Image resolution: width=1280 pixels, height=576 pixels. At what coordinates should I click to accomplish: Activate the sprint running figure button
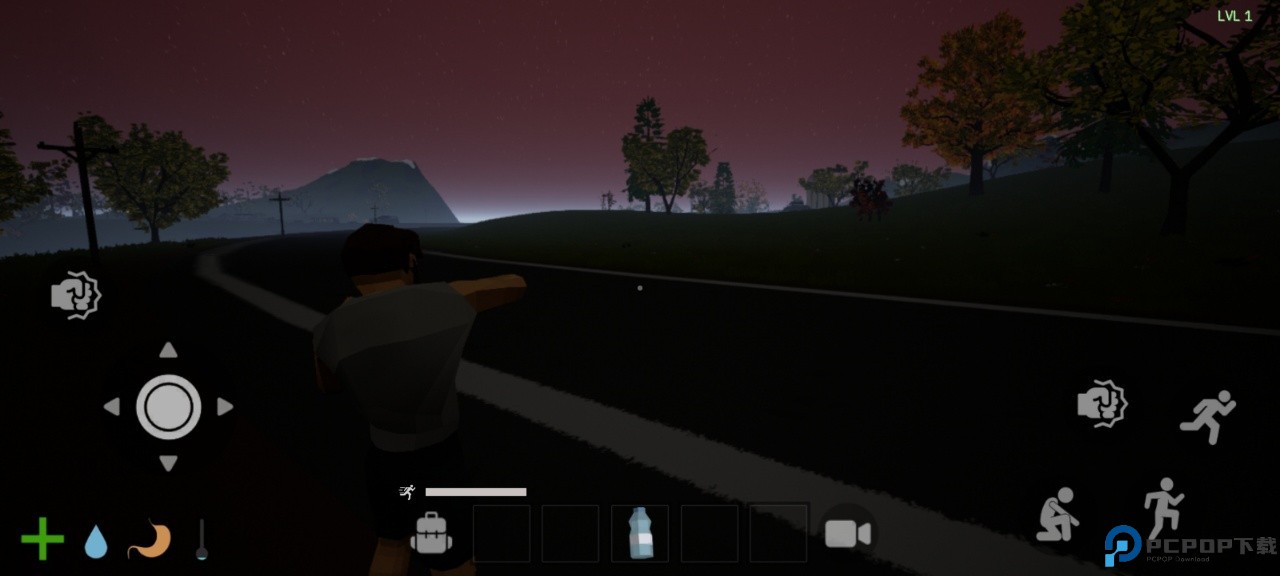[x=1207, y=416]
